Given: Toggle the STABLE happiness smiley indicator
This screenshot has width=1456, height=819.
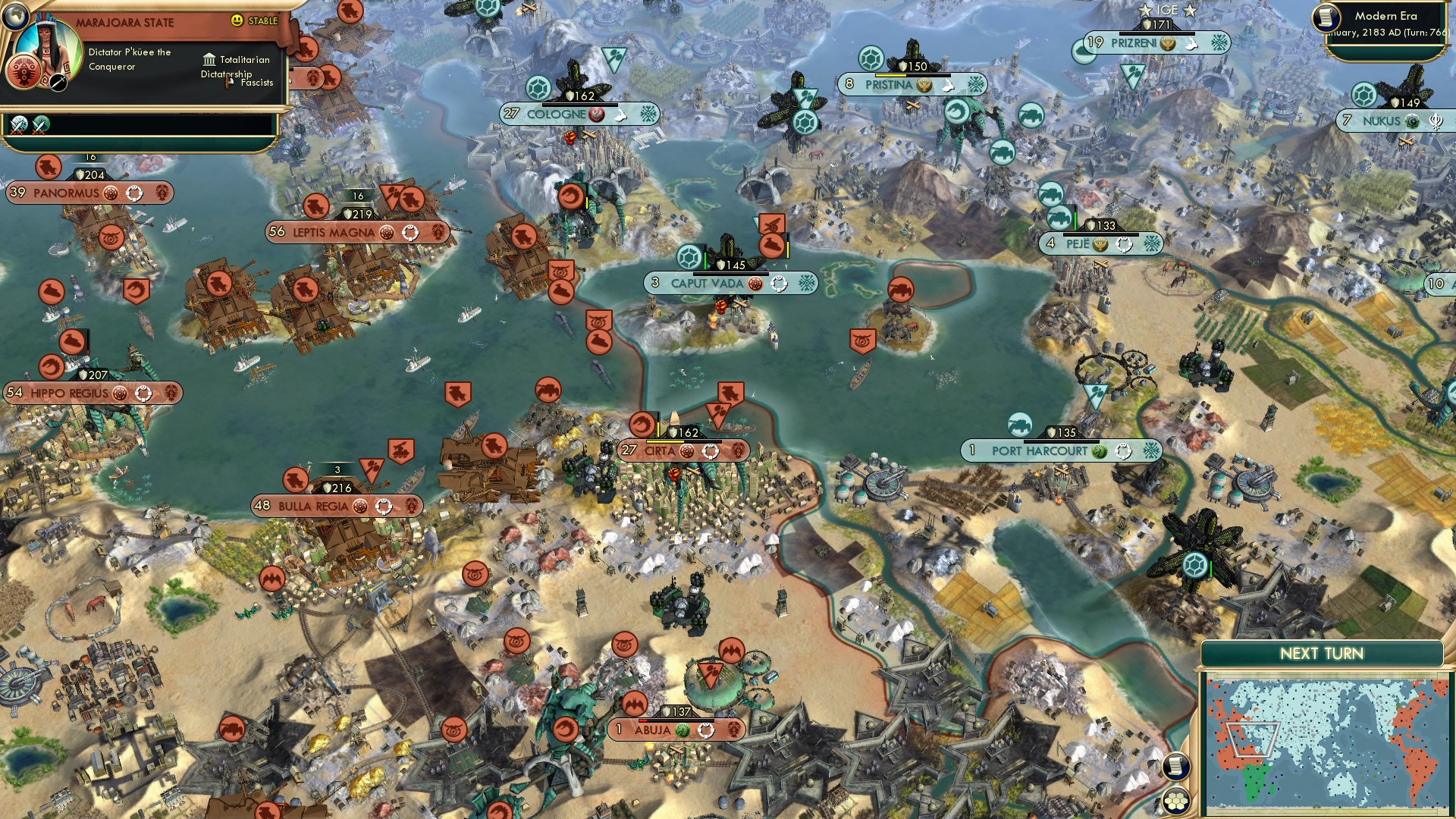Looking at the screenshot, I should [x=238, y=21].
